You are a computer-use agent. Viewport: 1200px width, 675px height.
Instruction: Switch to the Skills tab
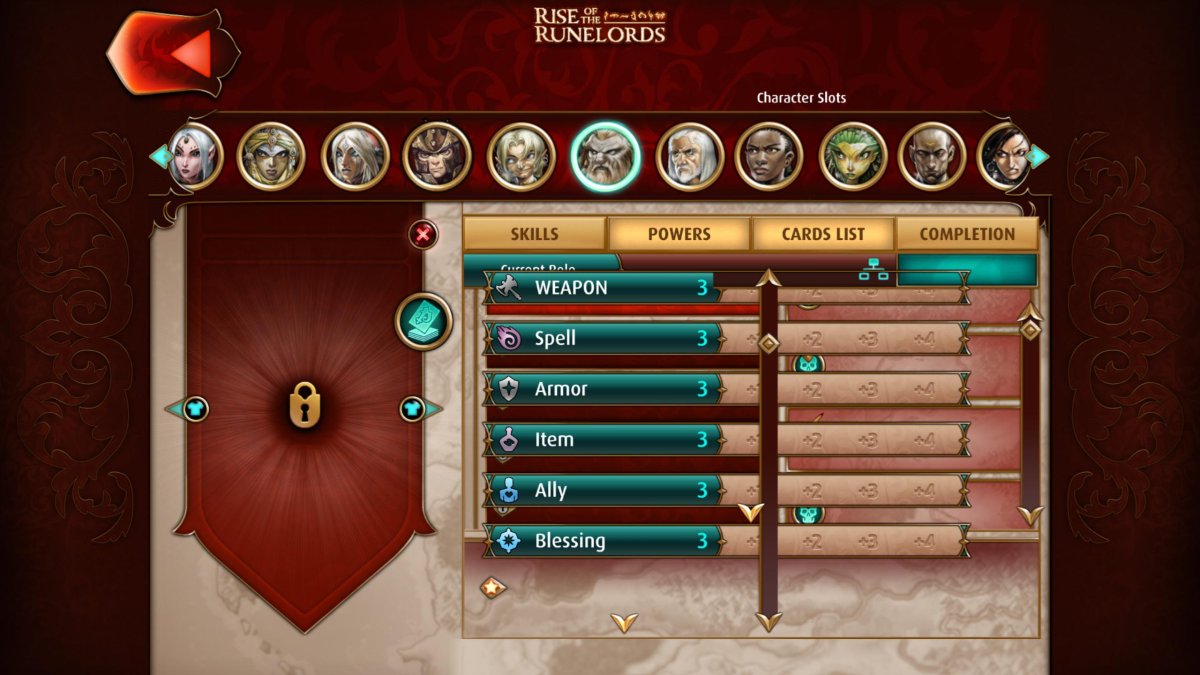[534, 234]
